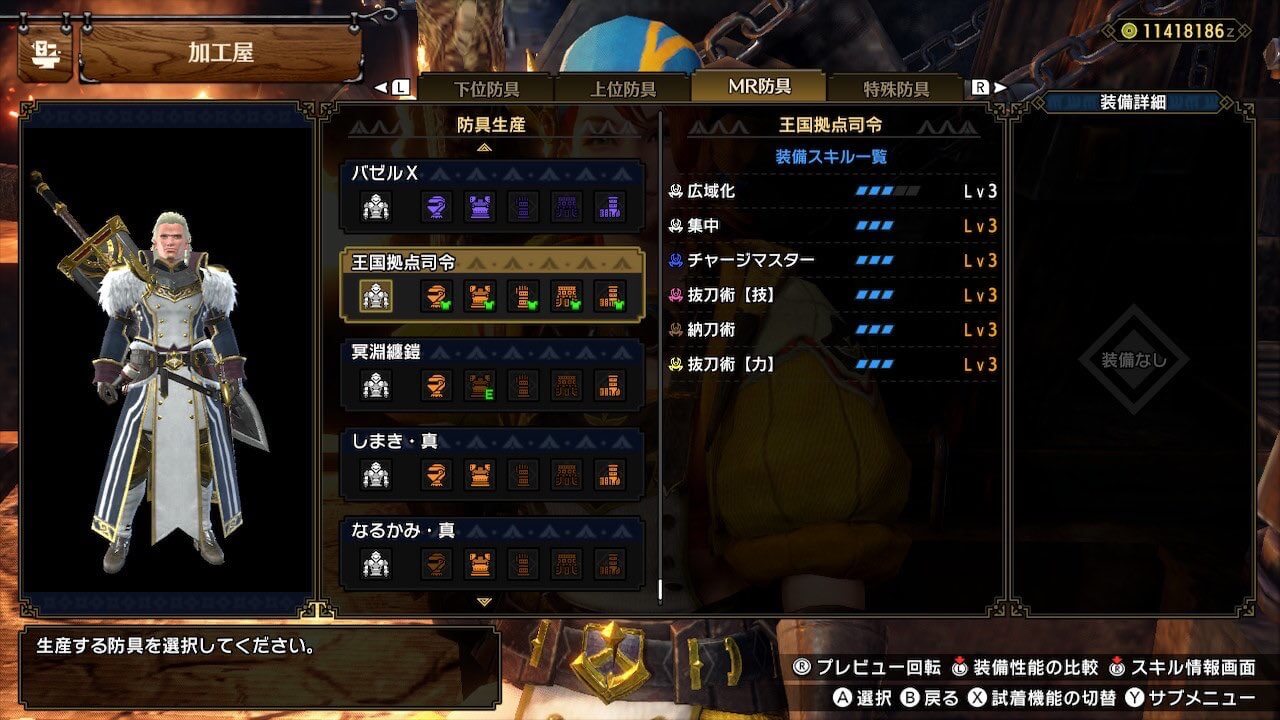
Task: Click the 納刀術 skill entry
Action: pyautogui.click(x=833, y=330)
